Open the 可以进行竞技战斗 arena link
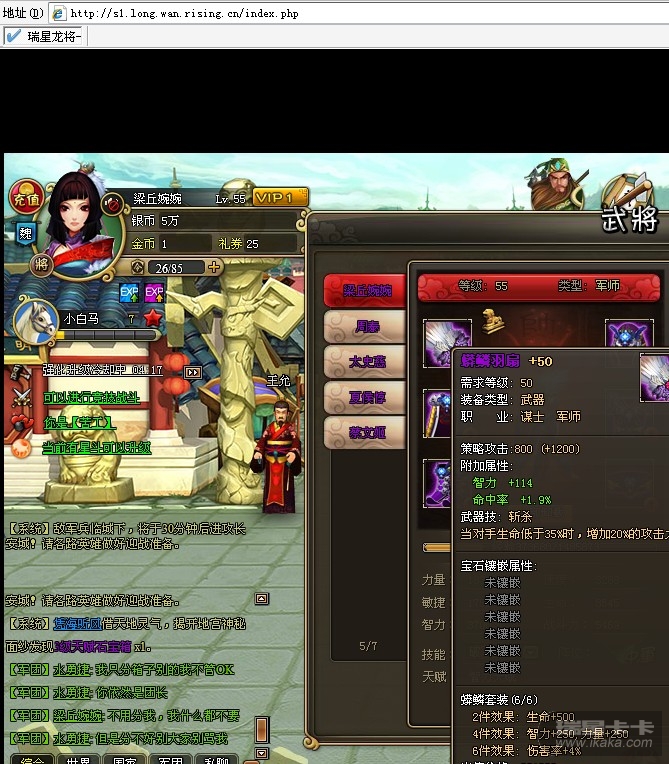 [92, 397]
